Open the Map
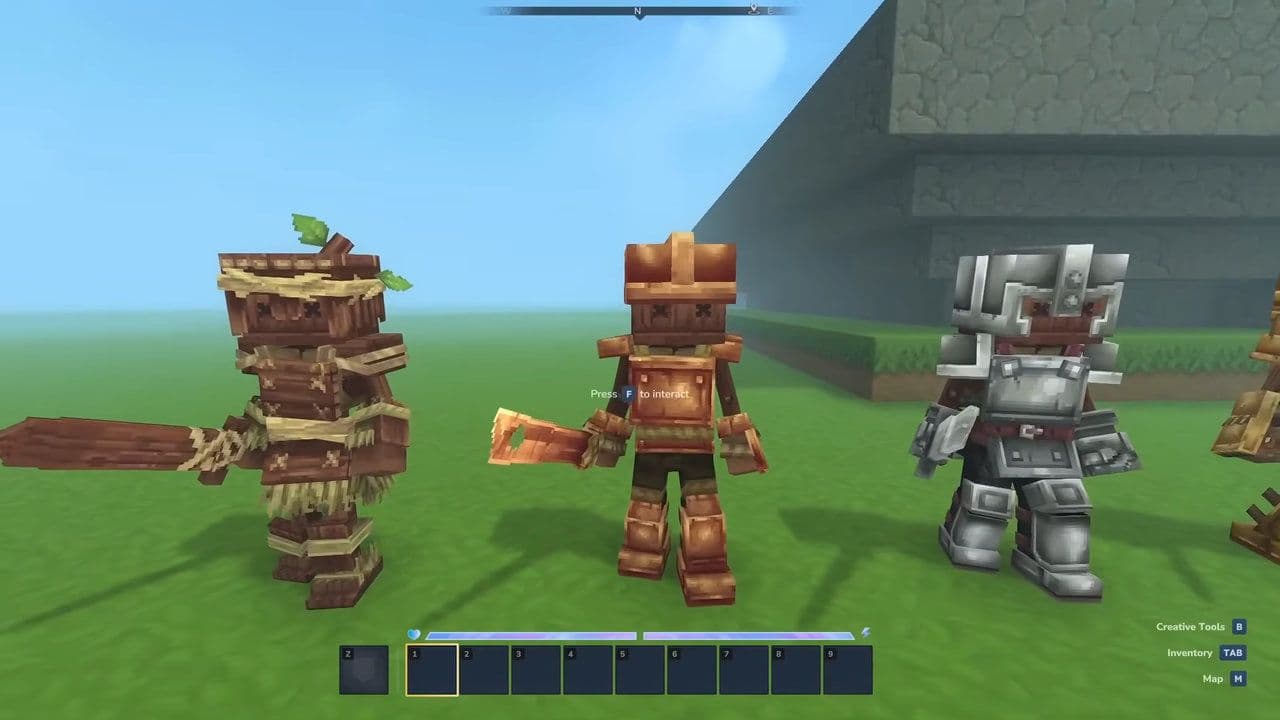This screenshot has width=1280, height=720. coord(1212,678)
